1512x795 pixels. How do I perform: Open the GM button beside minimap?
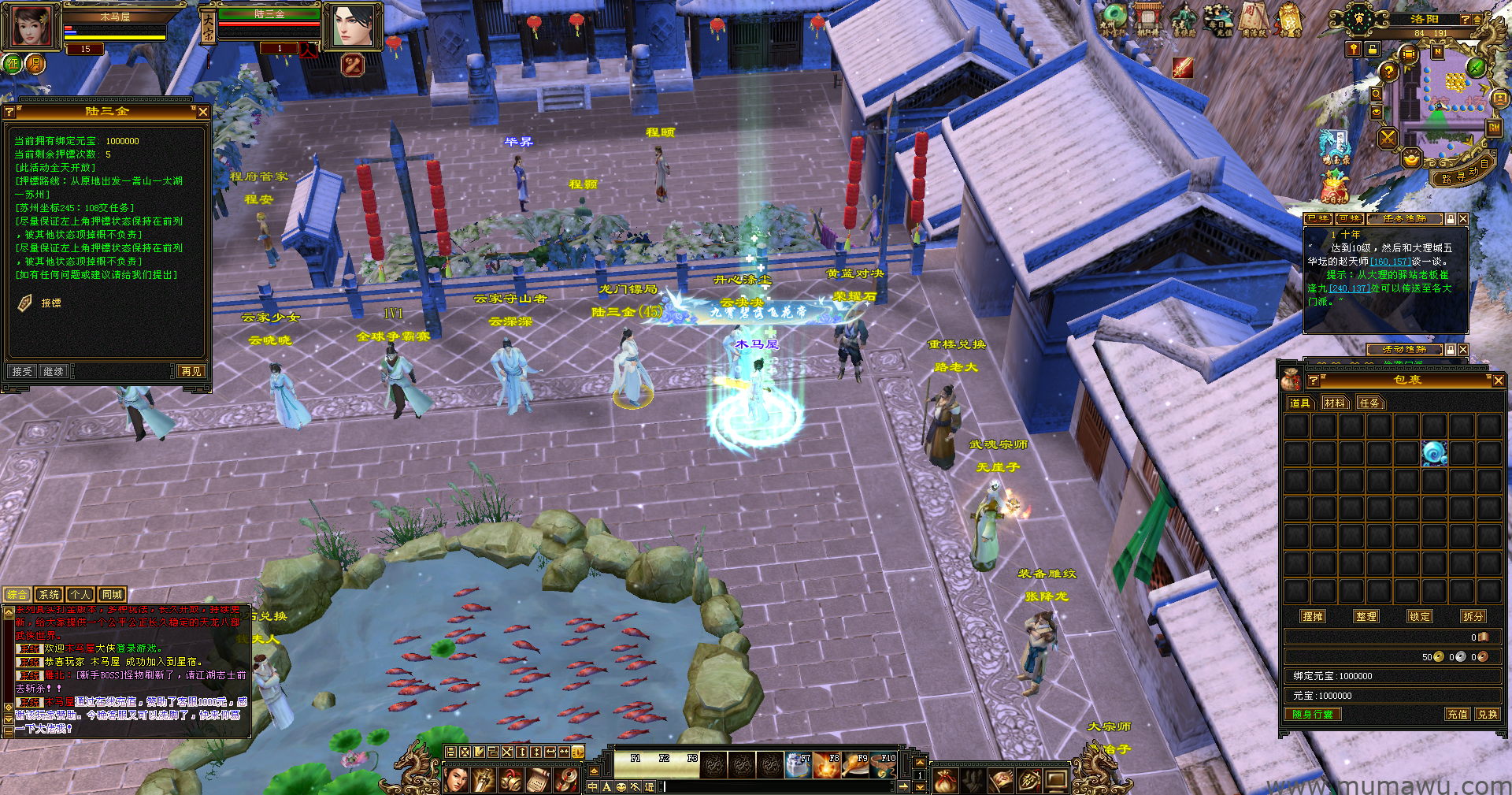coord(1493,128)
